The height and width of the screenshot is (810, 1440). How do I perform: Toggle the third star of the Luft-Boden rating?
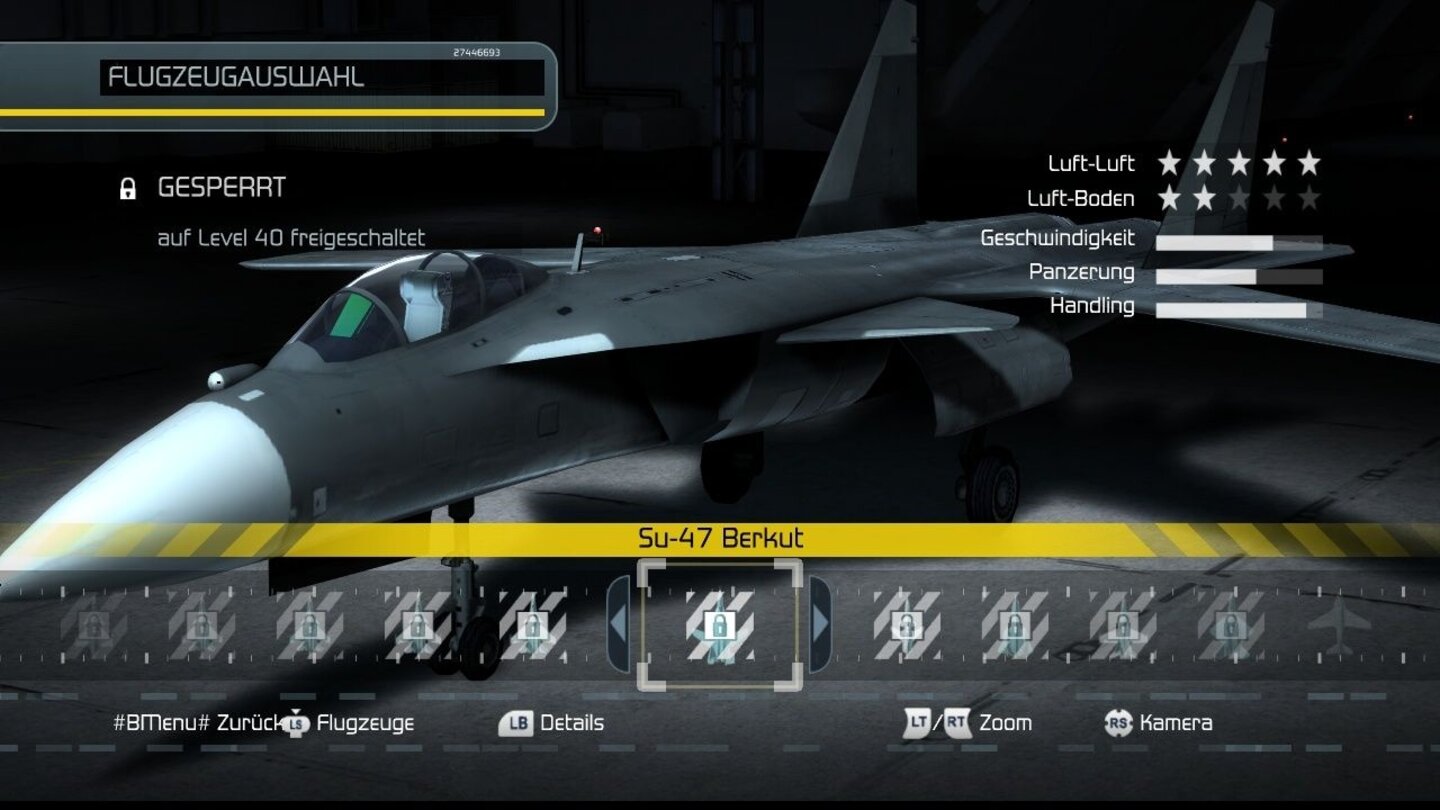1239,198
